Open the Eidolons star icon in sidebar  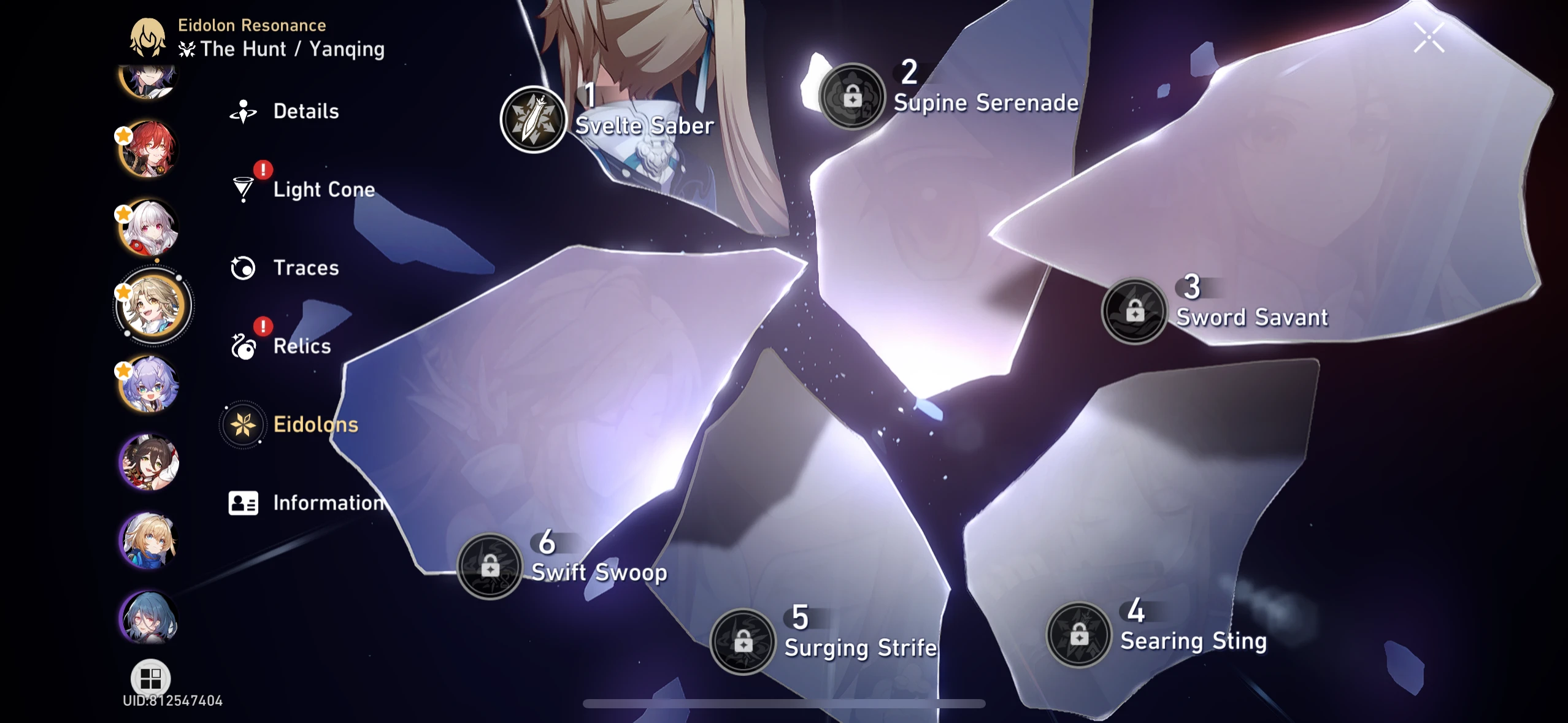click(244, 424)
